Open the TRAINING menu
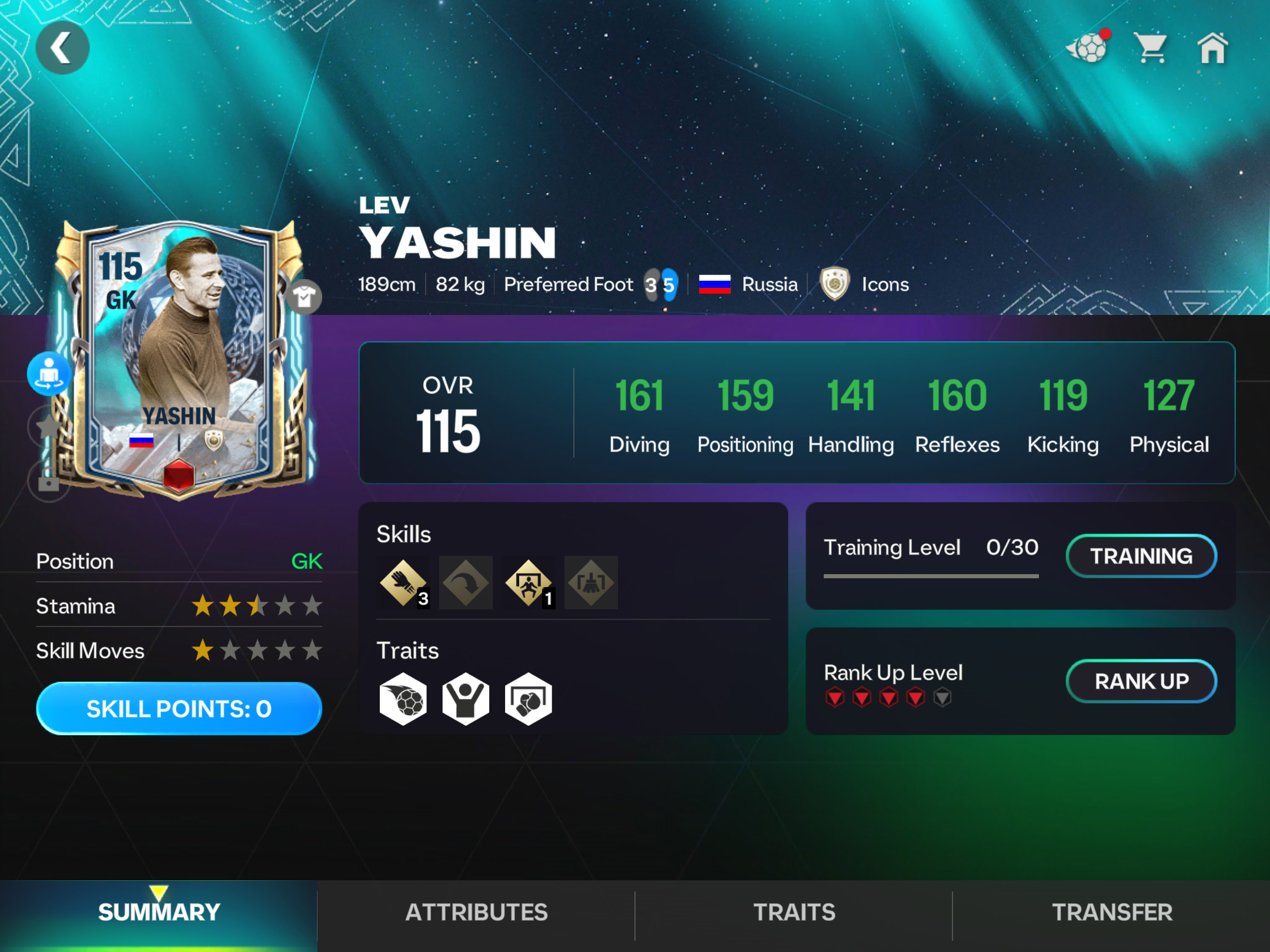 click(x=1141, y=556)
